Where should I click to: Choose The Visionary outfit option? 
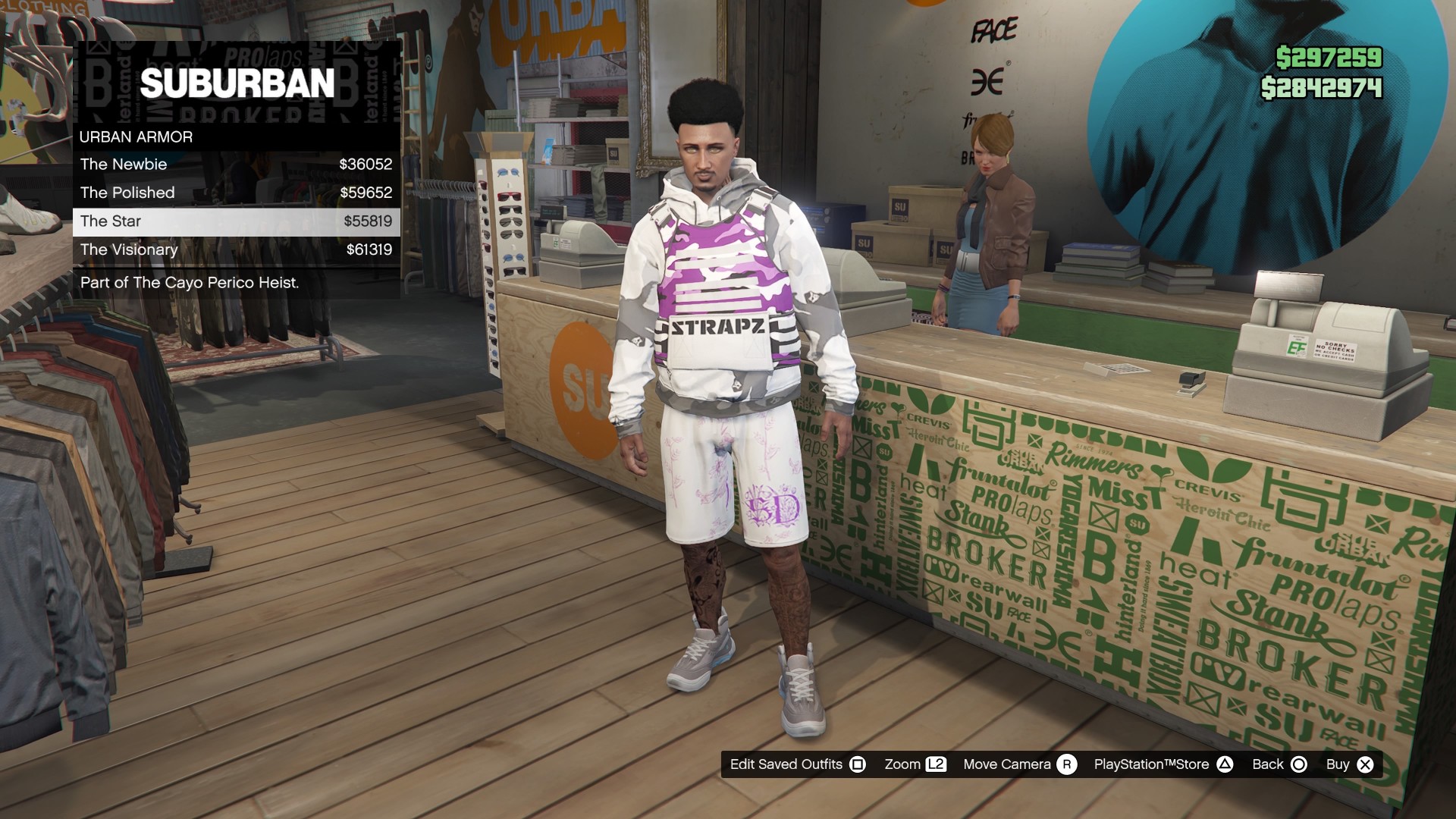point(129,249)
